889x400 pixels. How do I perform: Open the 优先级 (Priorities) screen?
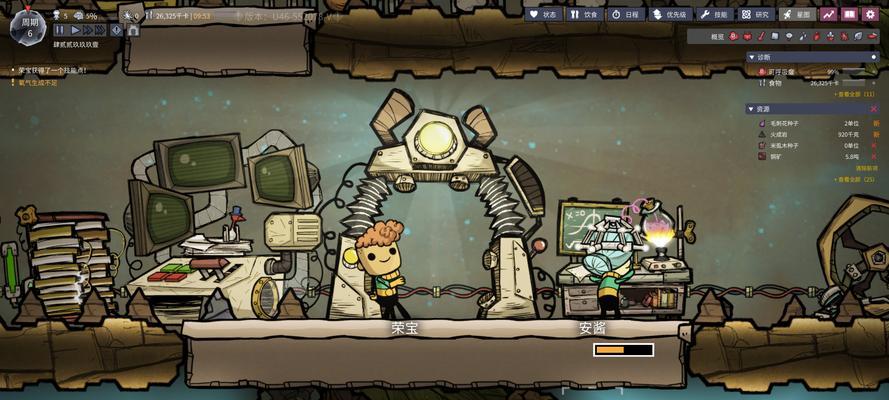(670, 15)
